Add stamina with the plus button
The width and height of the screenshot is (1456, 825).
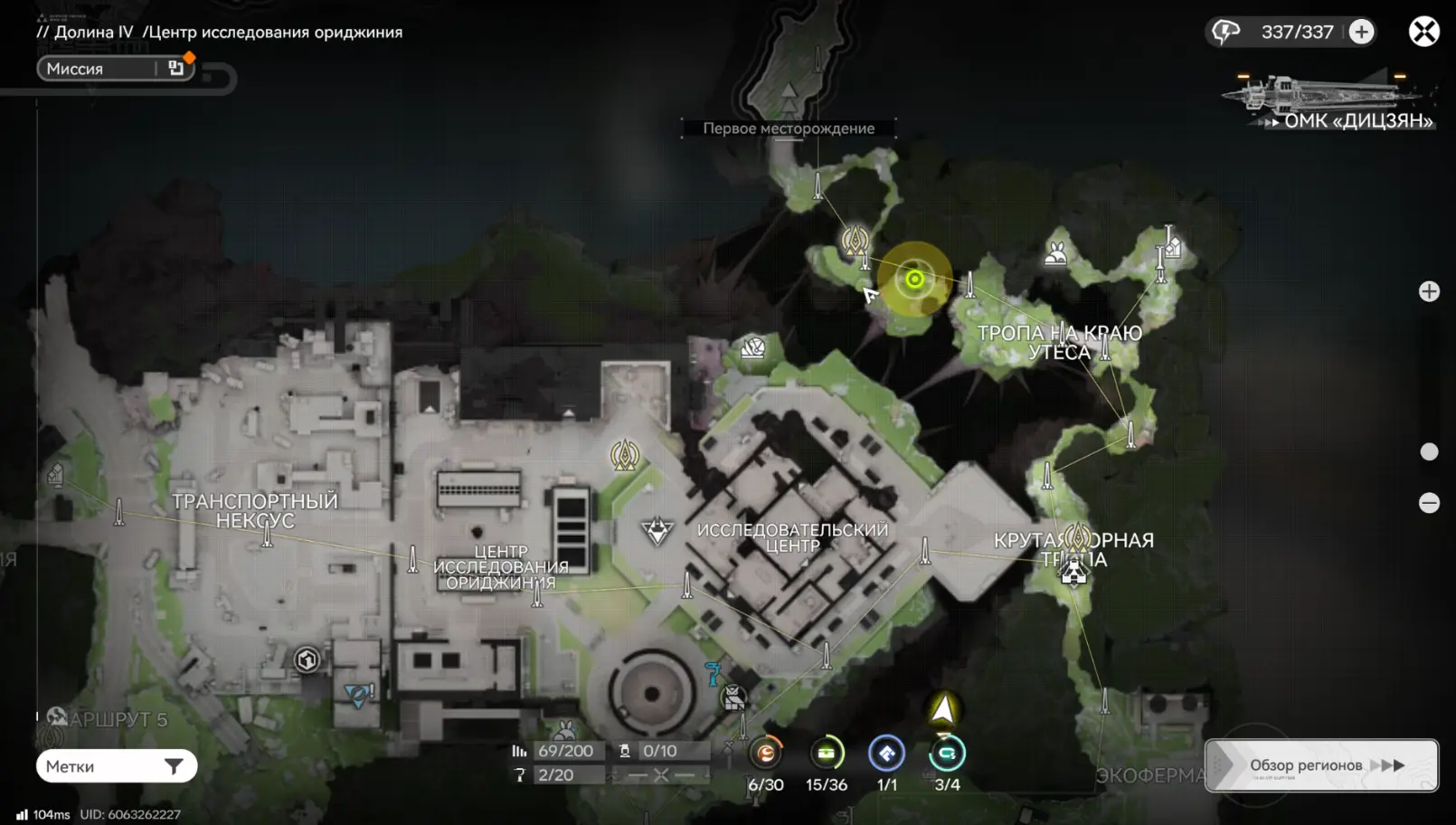[x=1361, y=32]
